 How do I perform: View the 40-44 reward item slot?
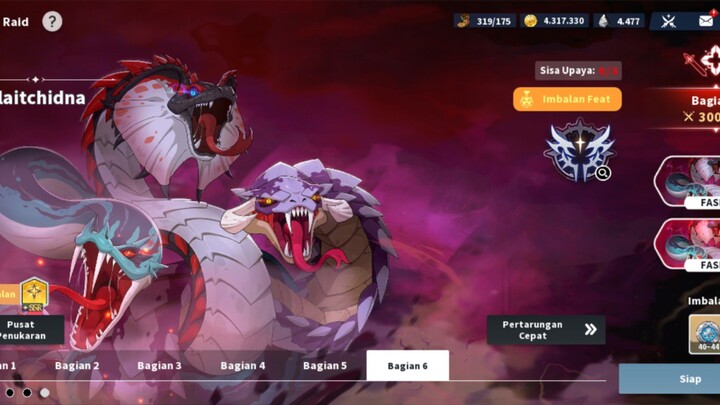[705, 335]
